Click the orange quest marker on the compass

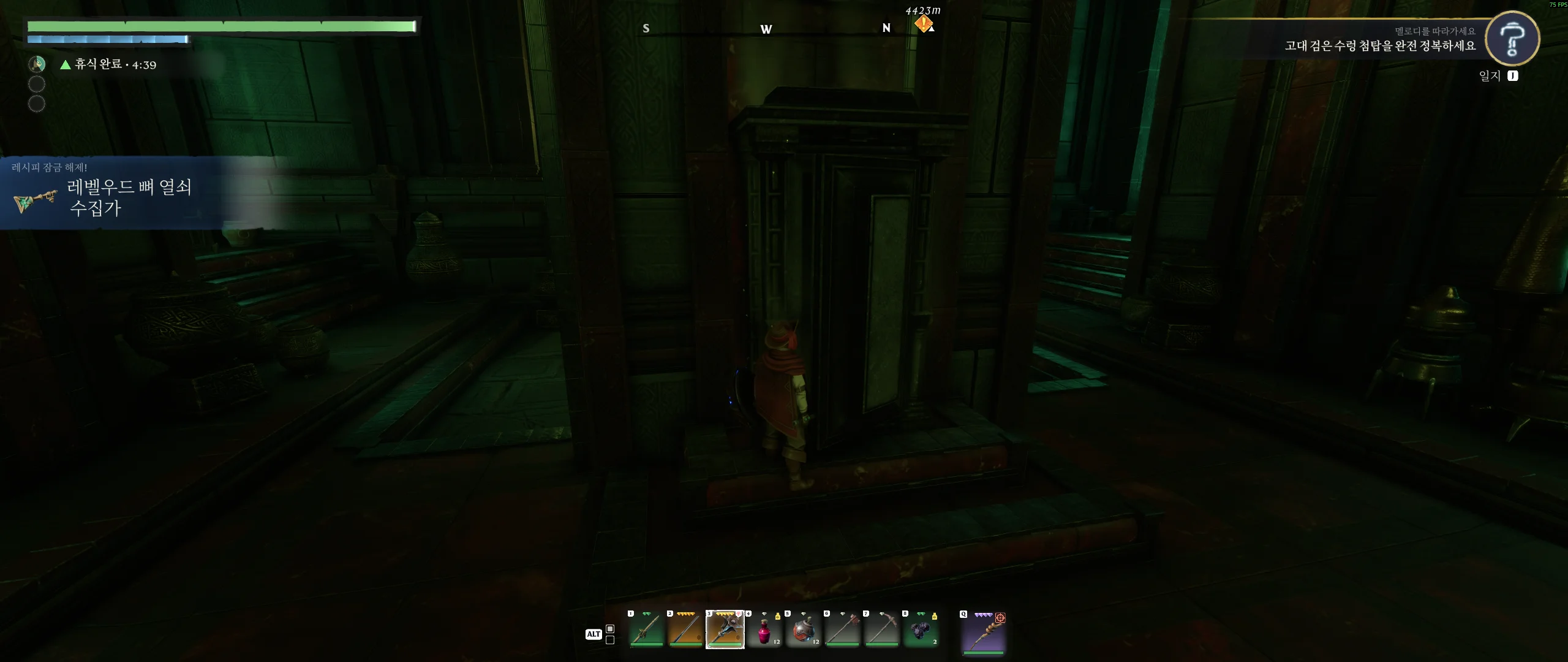[923, 24]
